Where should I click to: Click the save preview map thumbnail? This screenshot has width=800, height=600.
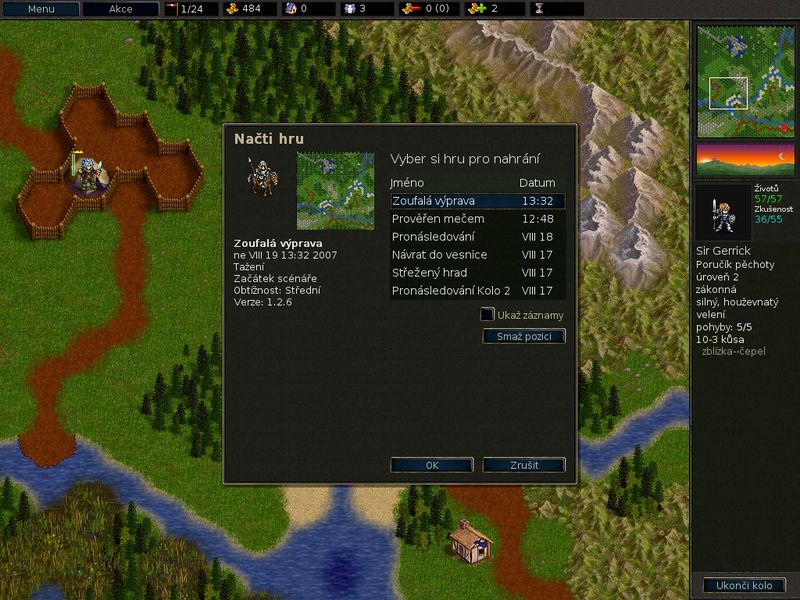click(x=335, y=191)
